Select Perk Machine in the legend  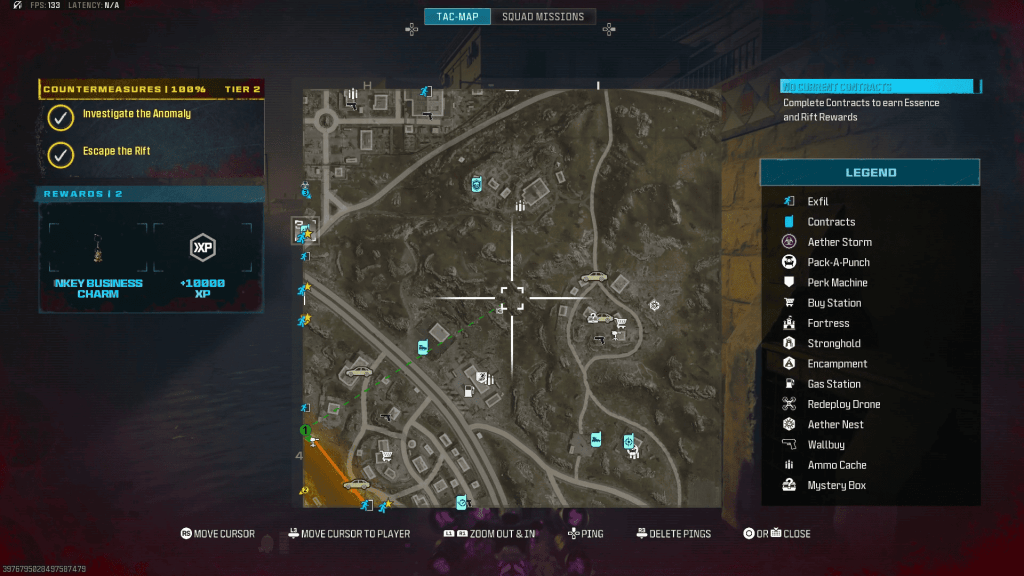point(837,283)
